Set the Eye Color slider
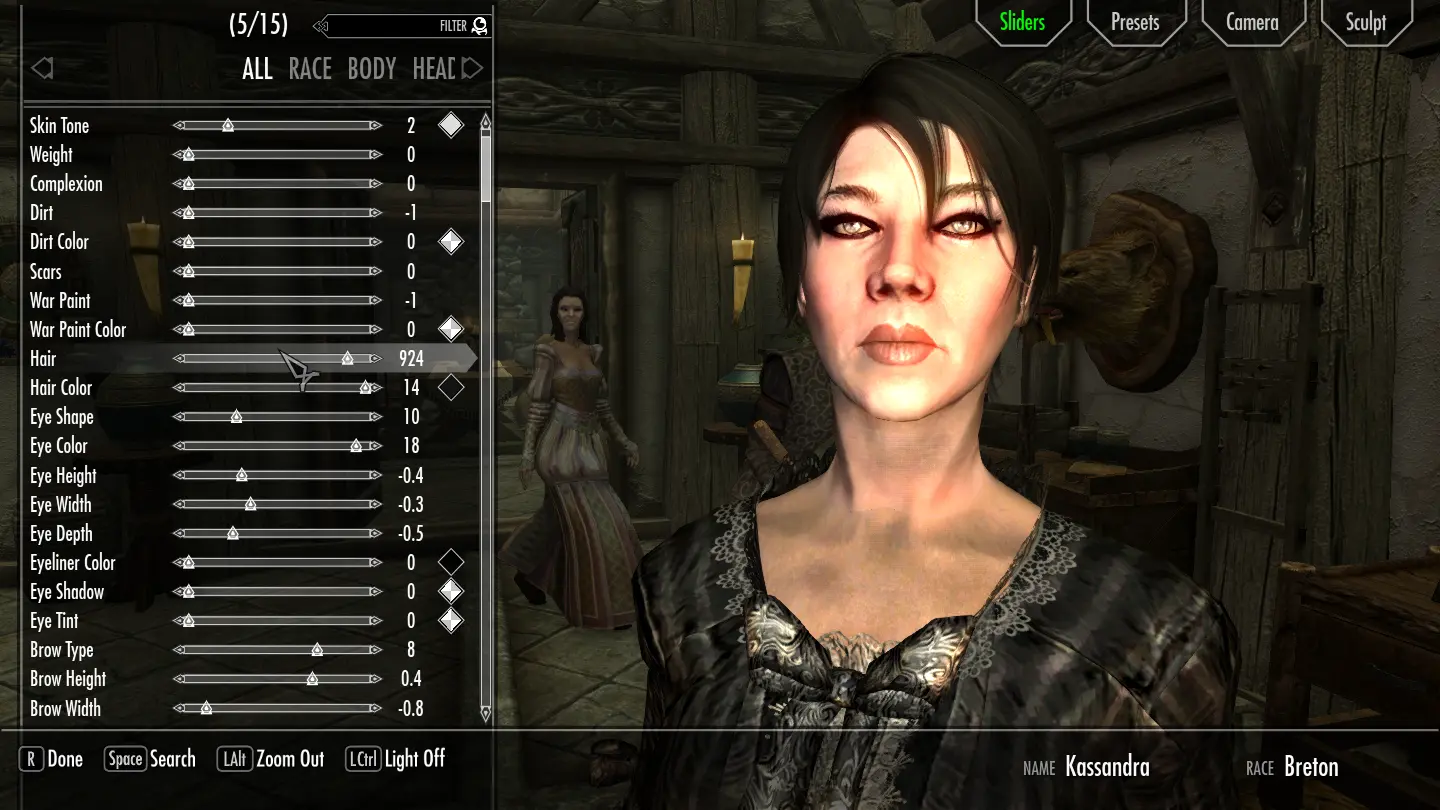This screenshot has height=810, width=1440. [x=277, y=446]
